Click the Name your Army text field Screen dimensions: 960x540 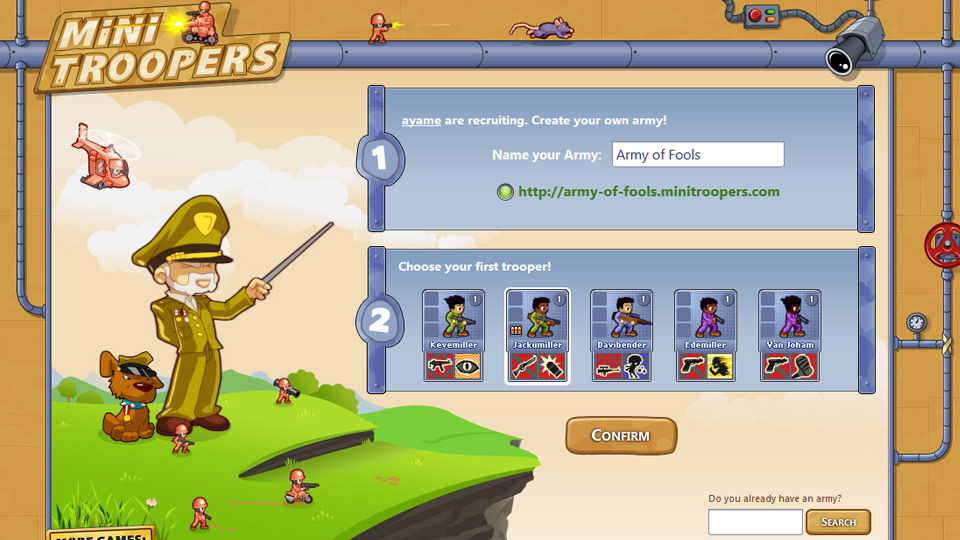[x=697, y=155]
